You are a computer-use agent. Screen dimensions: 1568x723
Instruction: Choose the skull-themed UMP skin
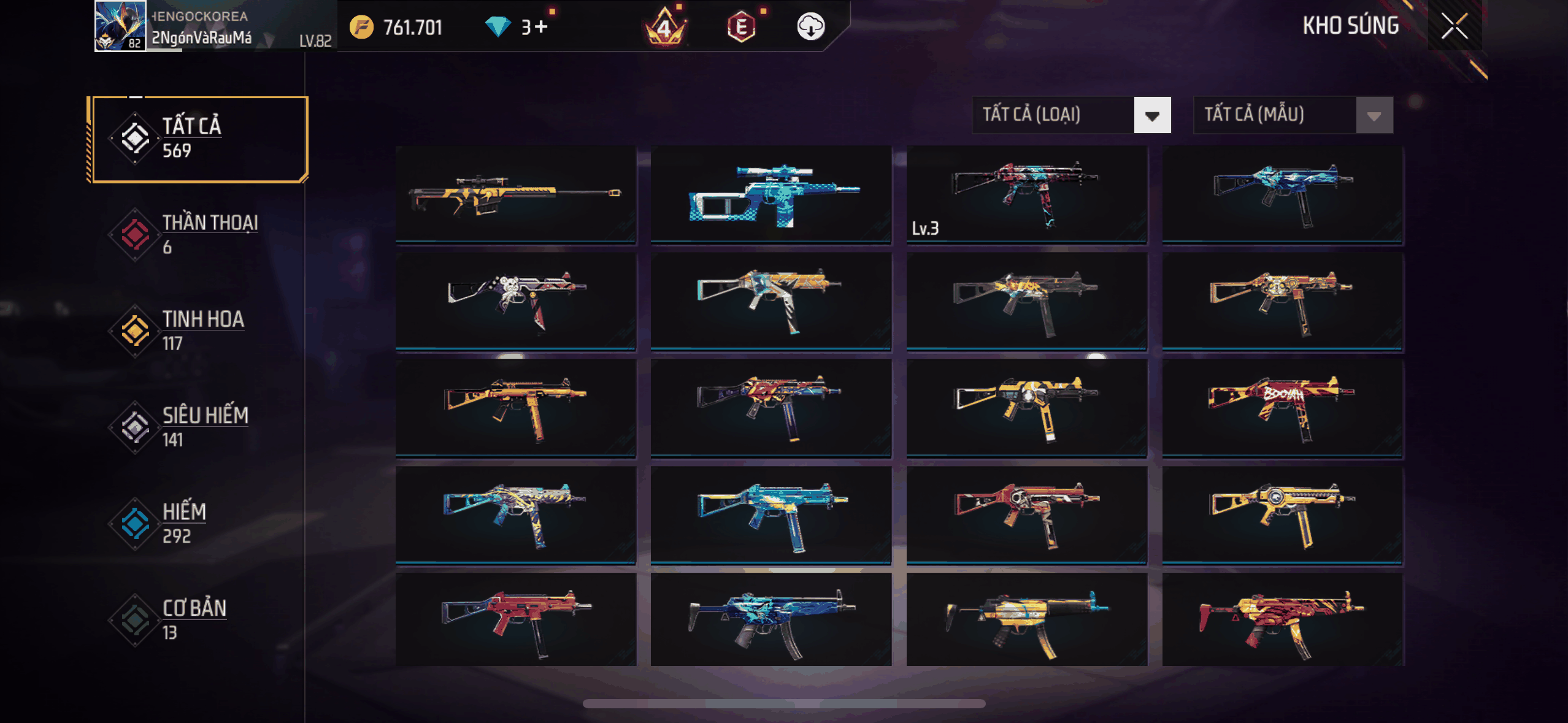(x=515, y=302)
